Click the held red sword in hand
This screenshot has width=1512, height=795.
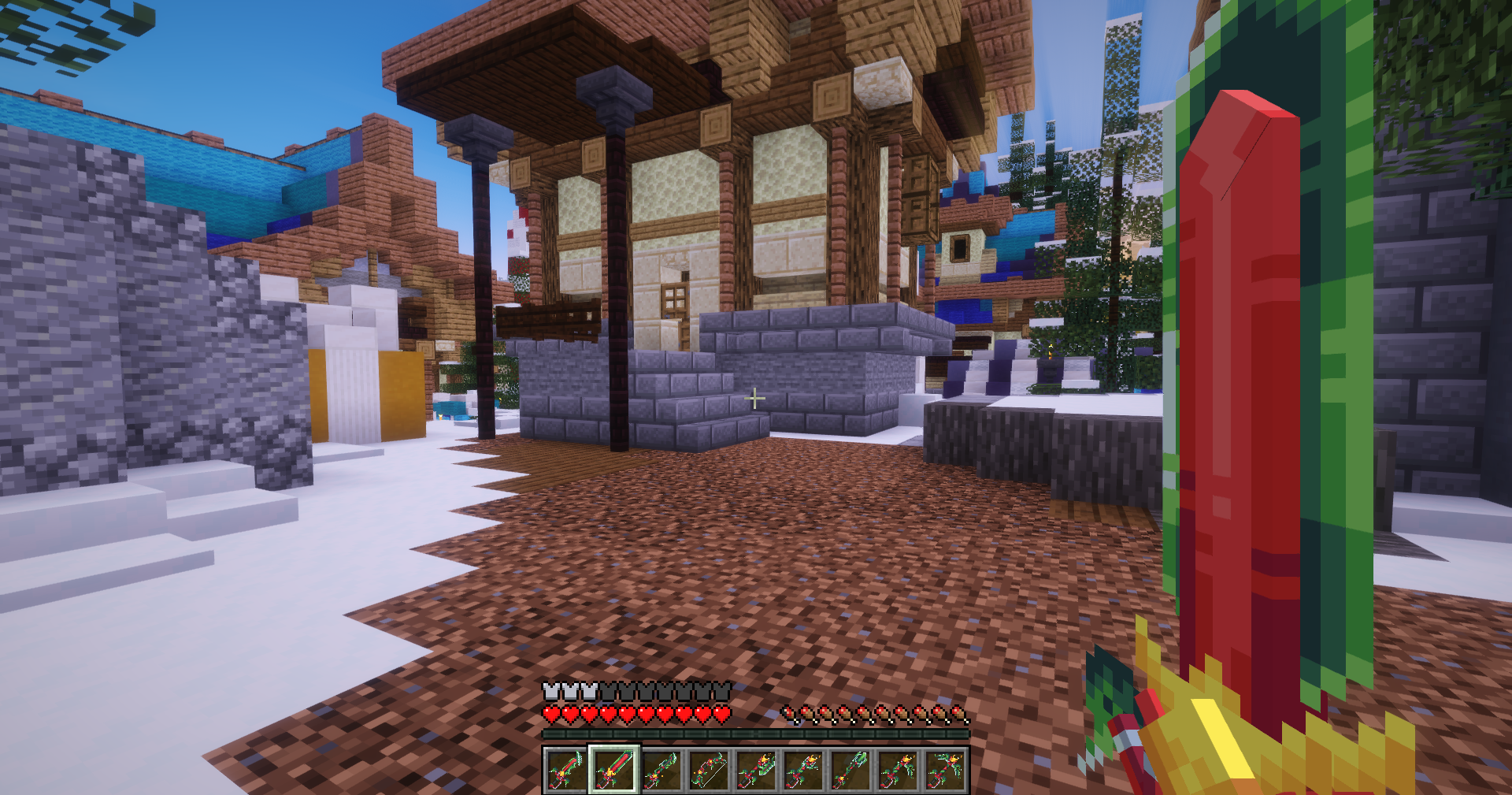point(1228,709)
